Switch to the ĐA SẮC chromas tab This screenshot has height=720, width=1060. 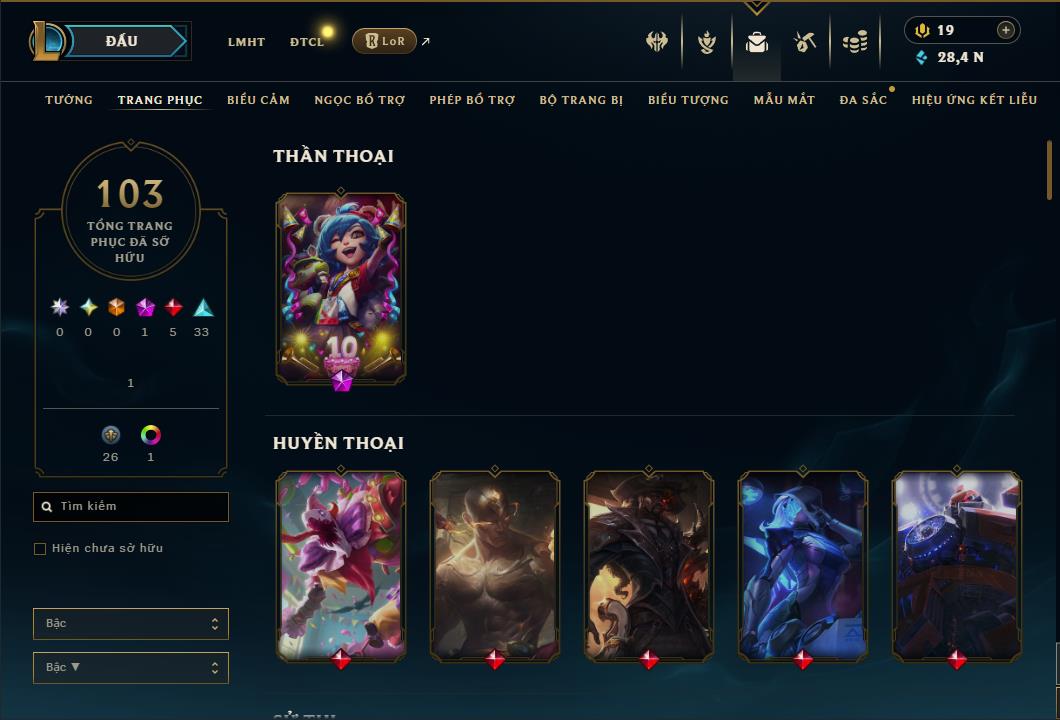tap(863, 100)
